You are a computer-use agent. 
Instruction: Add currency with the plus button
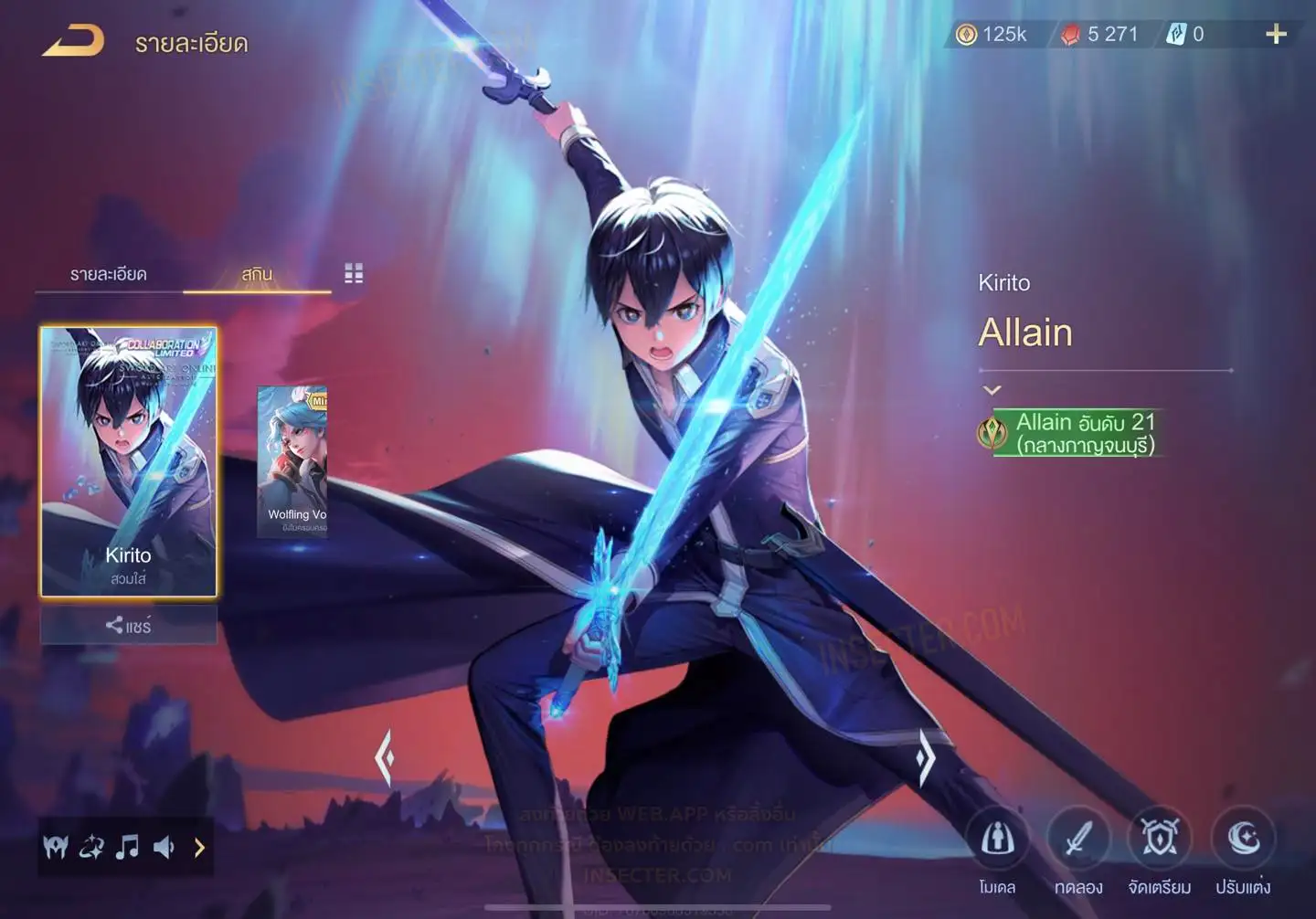pyautogui.click(x=1276, y=35)
